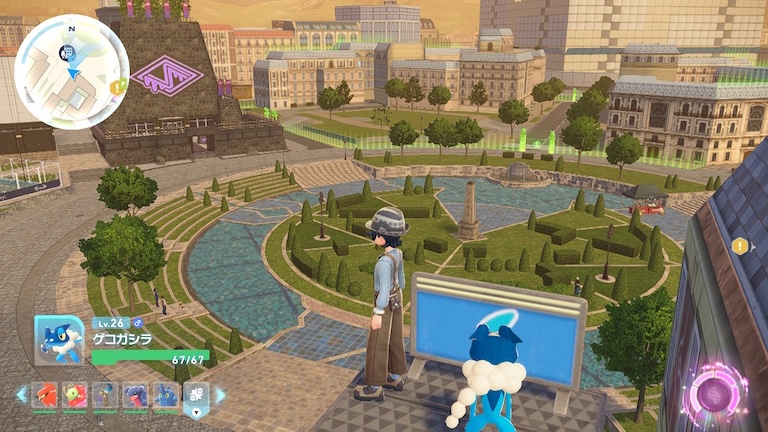Viewport: 768px width, 432px height.
Task: Choose the red bird Pokémon party slot
Action: (x=45, y=395)
